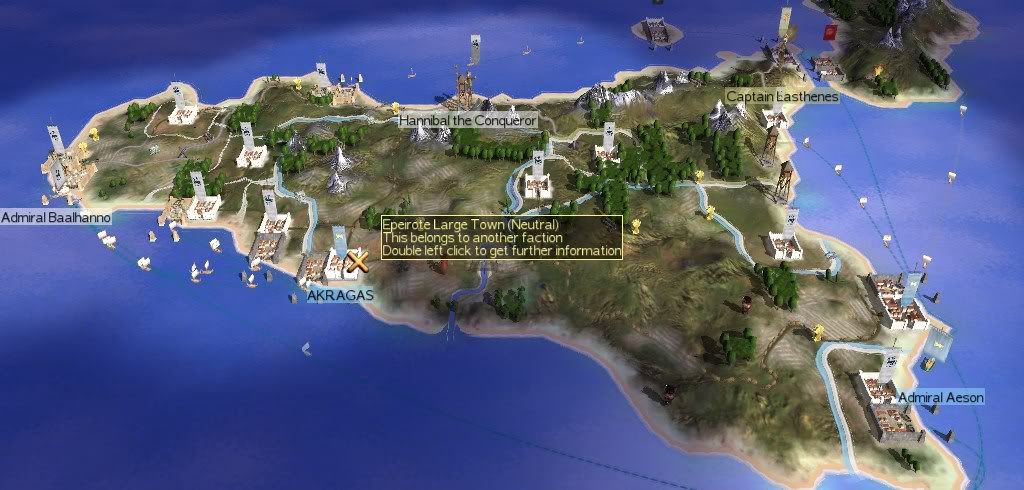
Task: Click the Admiral Baalhanno name label
Action: click(56, 217)
